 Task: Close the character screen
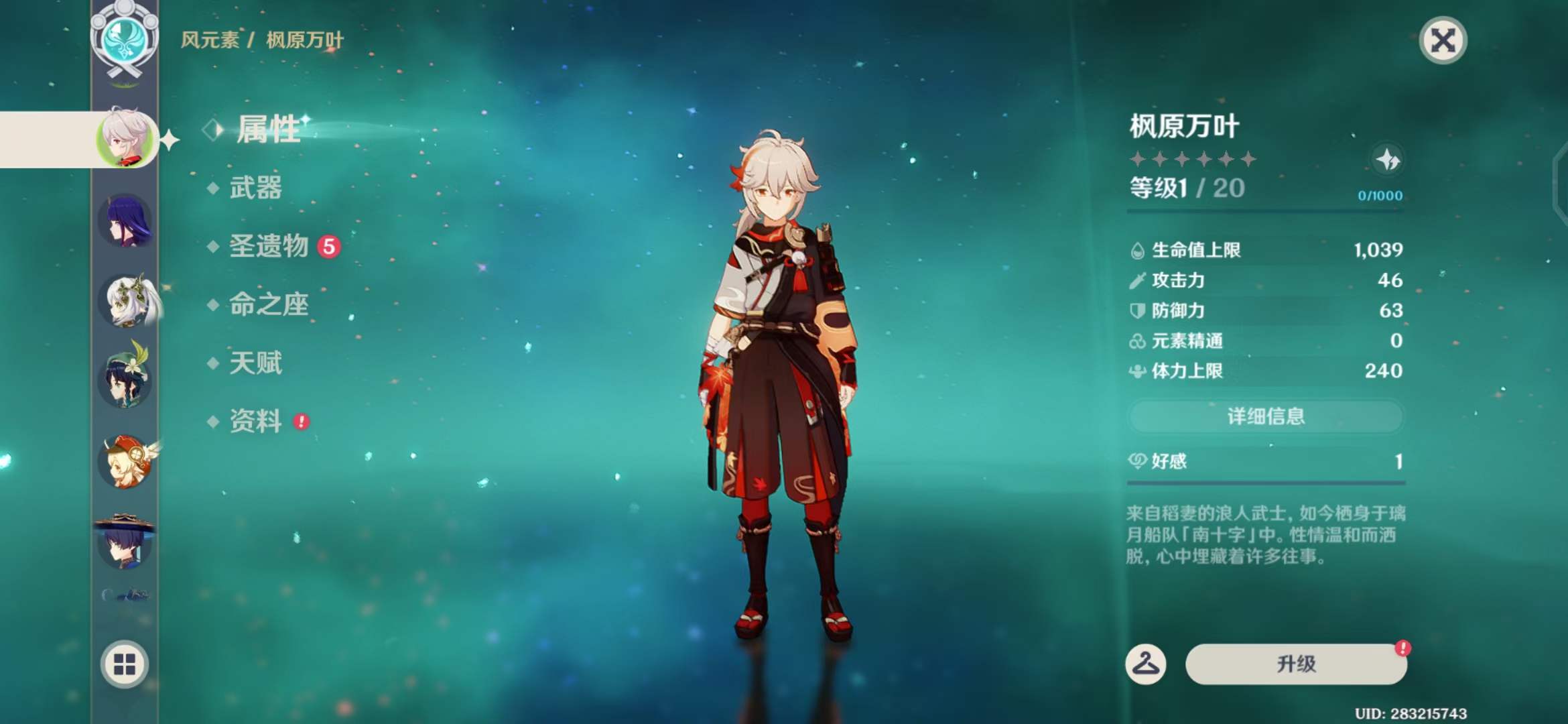point(1443,40)
